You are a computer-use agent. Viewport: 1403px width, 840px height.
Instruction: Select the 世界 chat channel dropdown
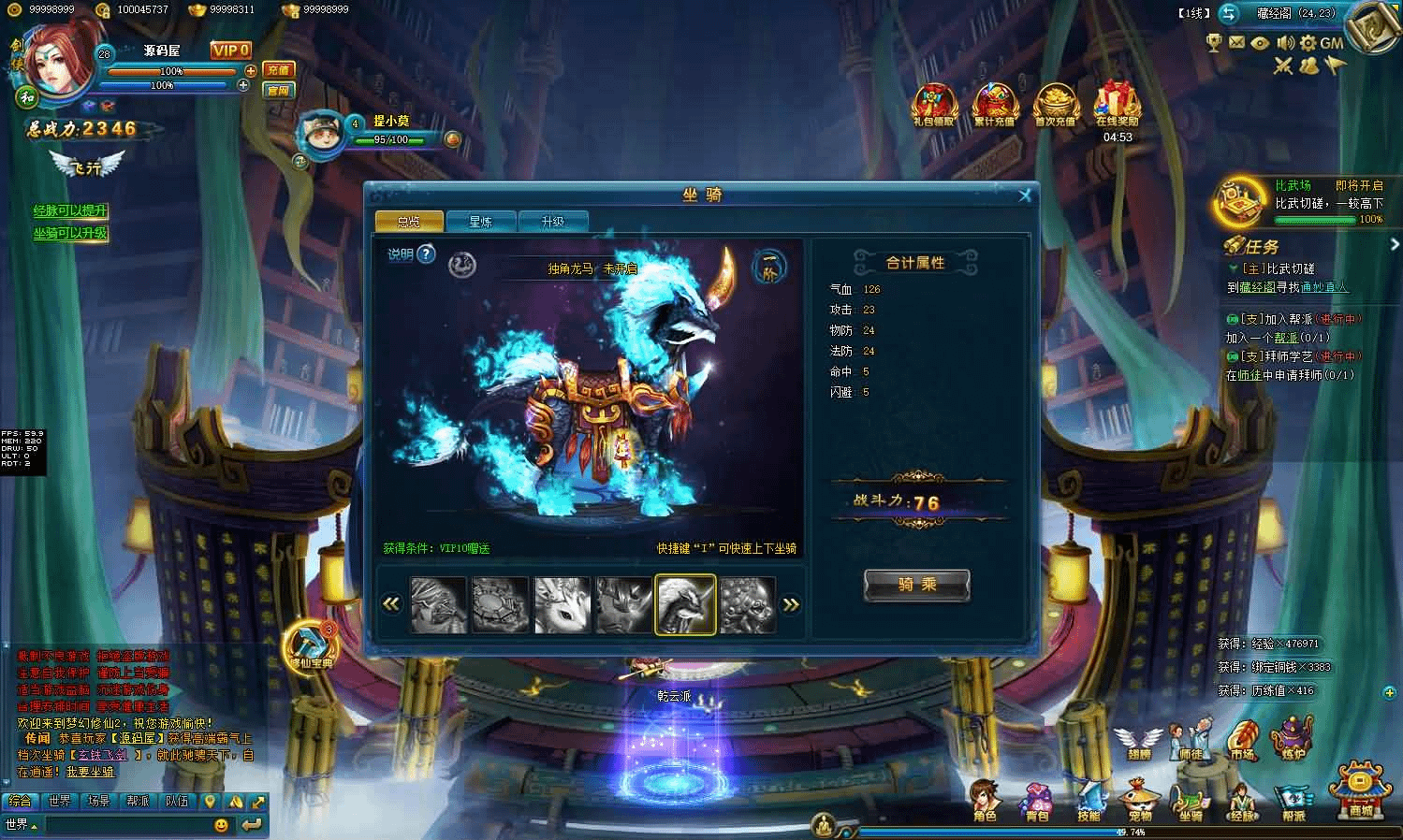(21, 825)
